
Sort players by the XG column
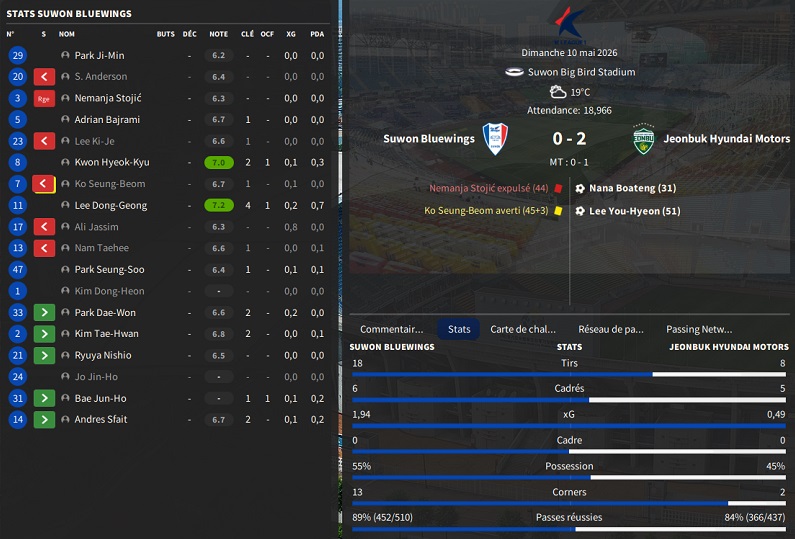pos(291,34)
